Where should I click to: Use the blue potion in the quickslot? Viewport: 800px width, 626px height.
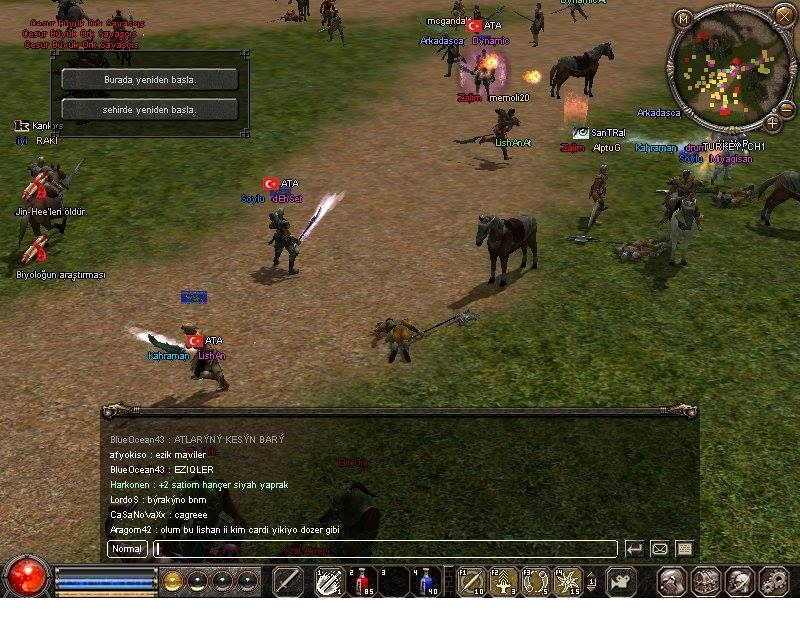(427, 581)
